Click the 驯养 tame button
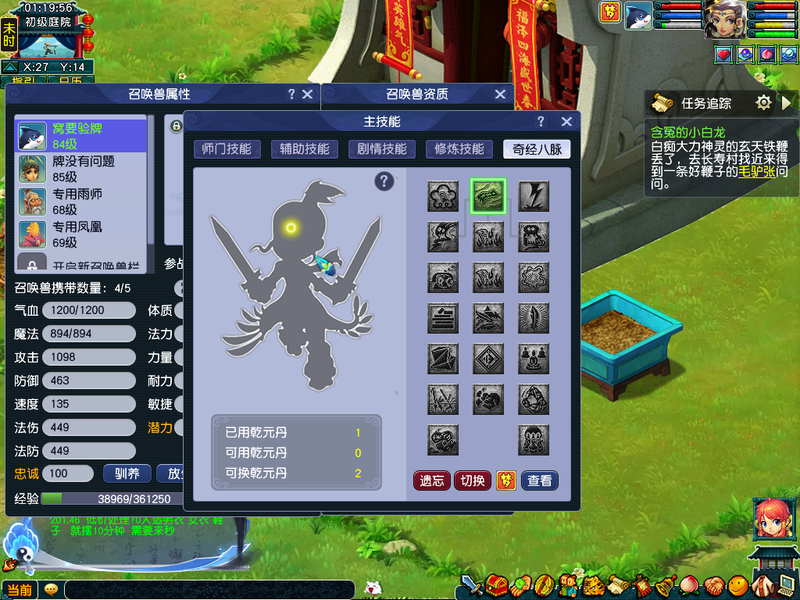 click(x=127, y=473)
